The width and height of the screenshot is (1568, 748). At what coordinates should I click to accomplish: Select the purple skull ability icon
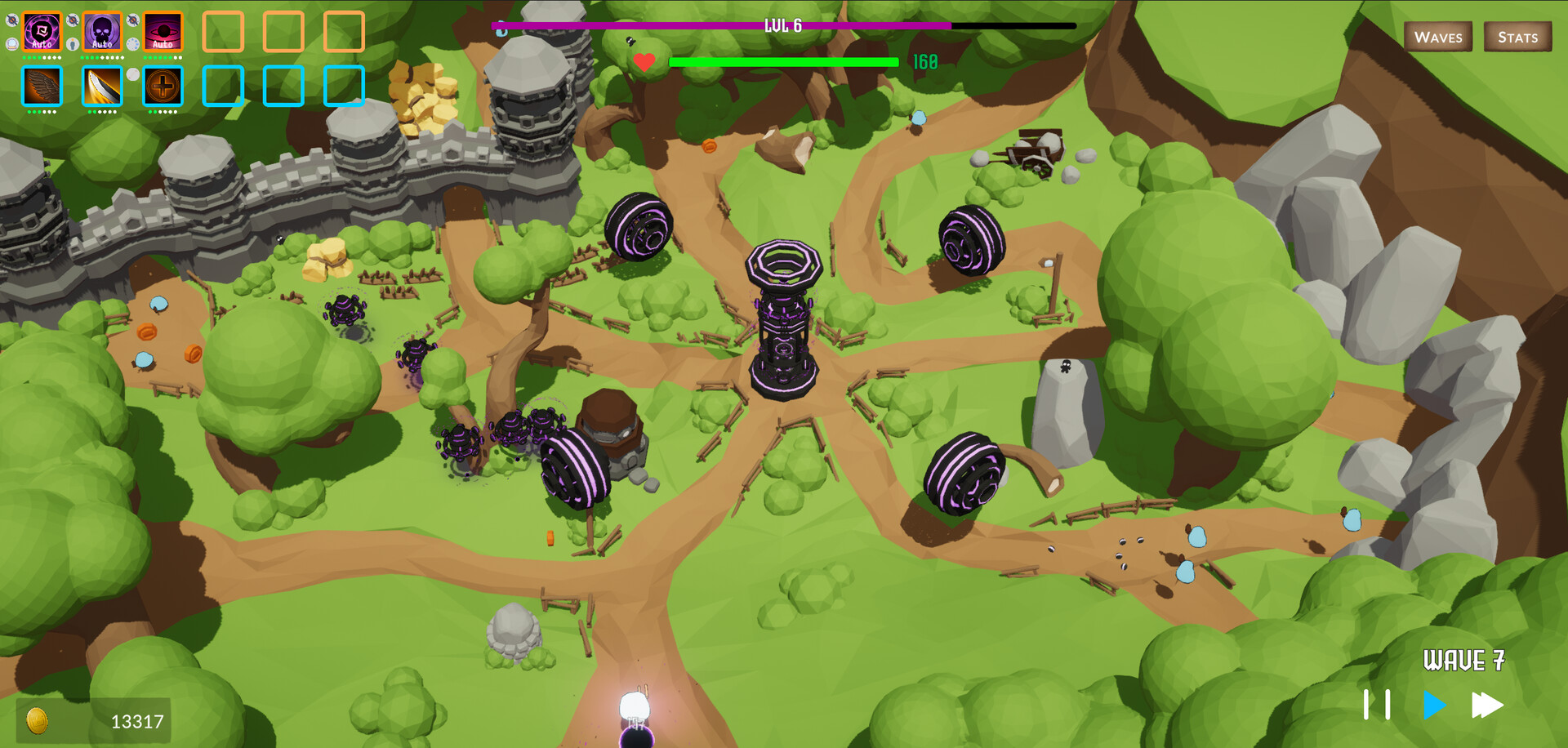(102, 30)
